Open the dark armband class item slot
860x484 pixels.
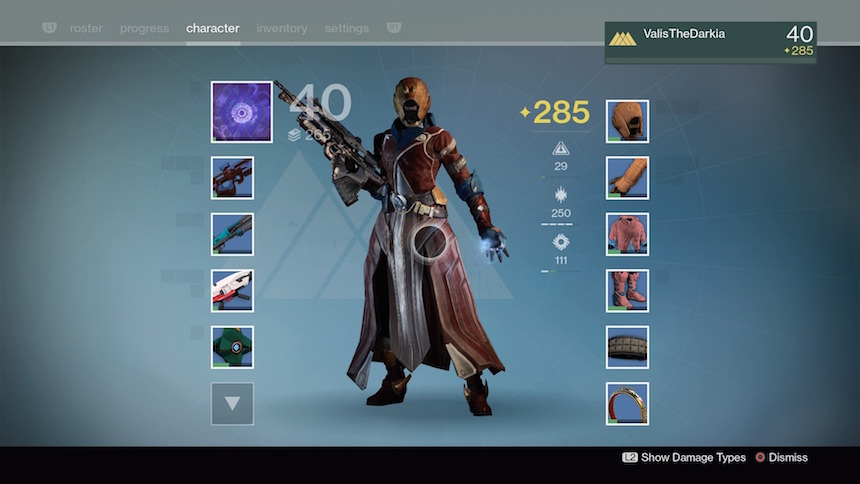[627, 347]
